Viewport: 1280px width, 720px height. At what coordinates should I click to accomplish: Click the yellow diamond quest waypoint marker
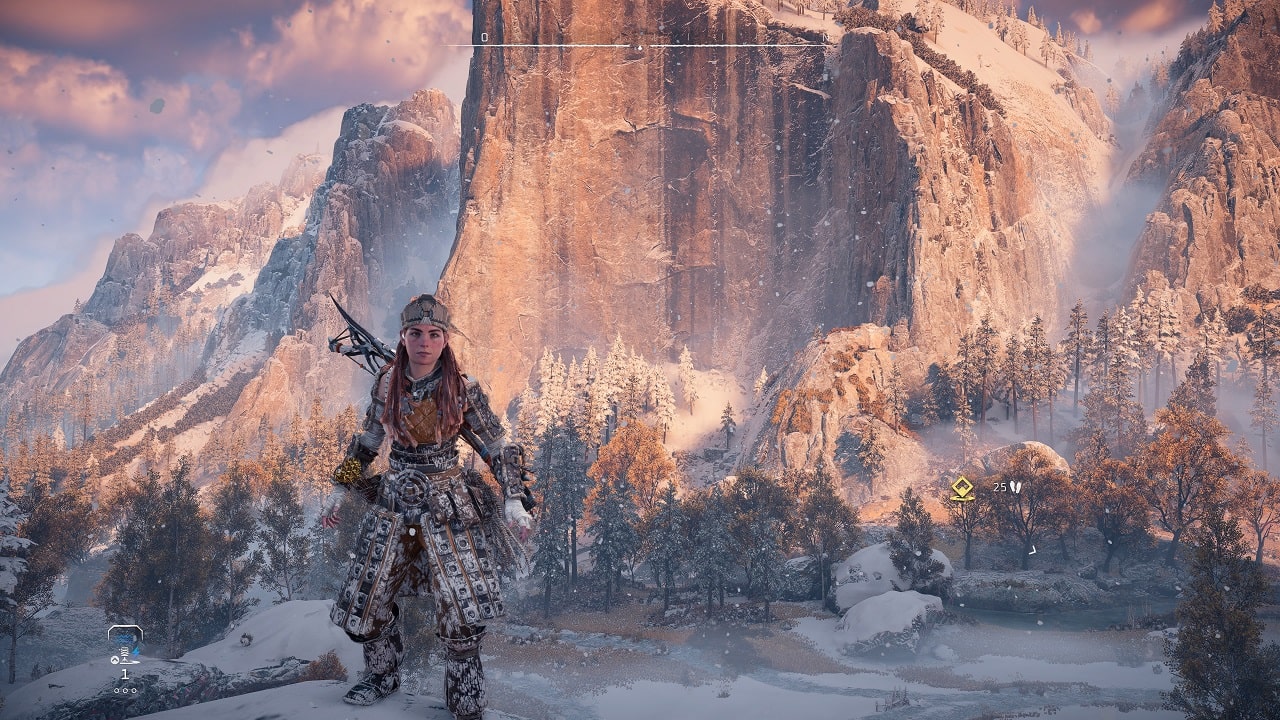point(962,489)
